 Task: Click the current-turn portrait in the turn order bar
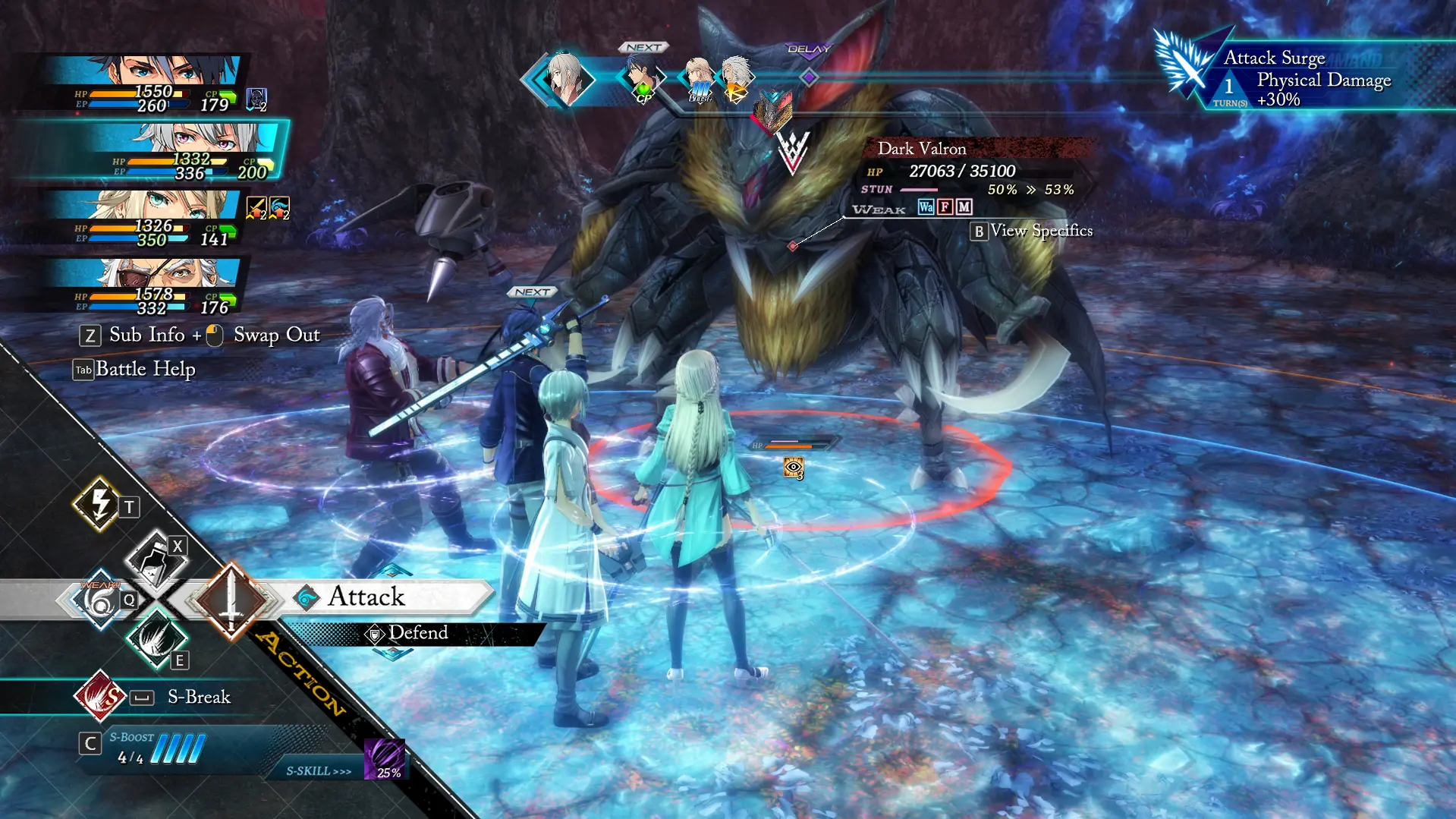564,77
